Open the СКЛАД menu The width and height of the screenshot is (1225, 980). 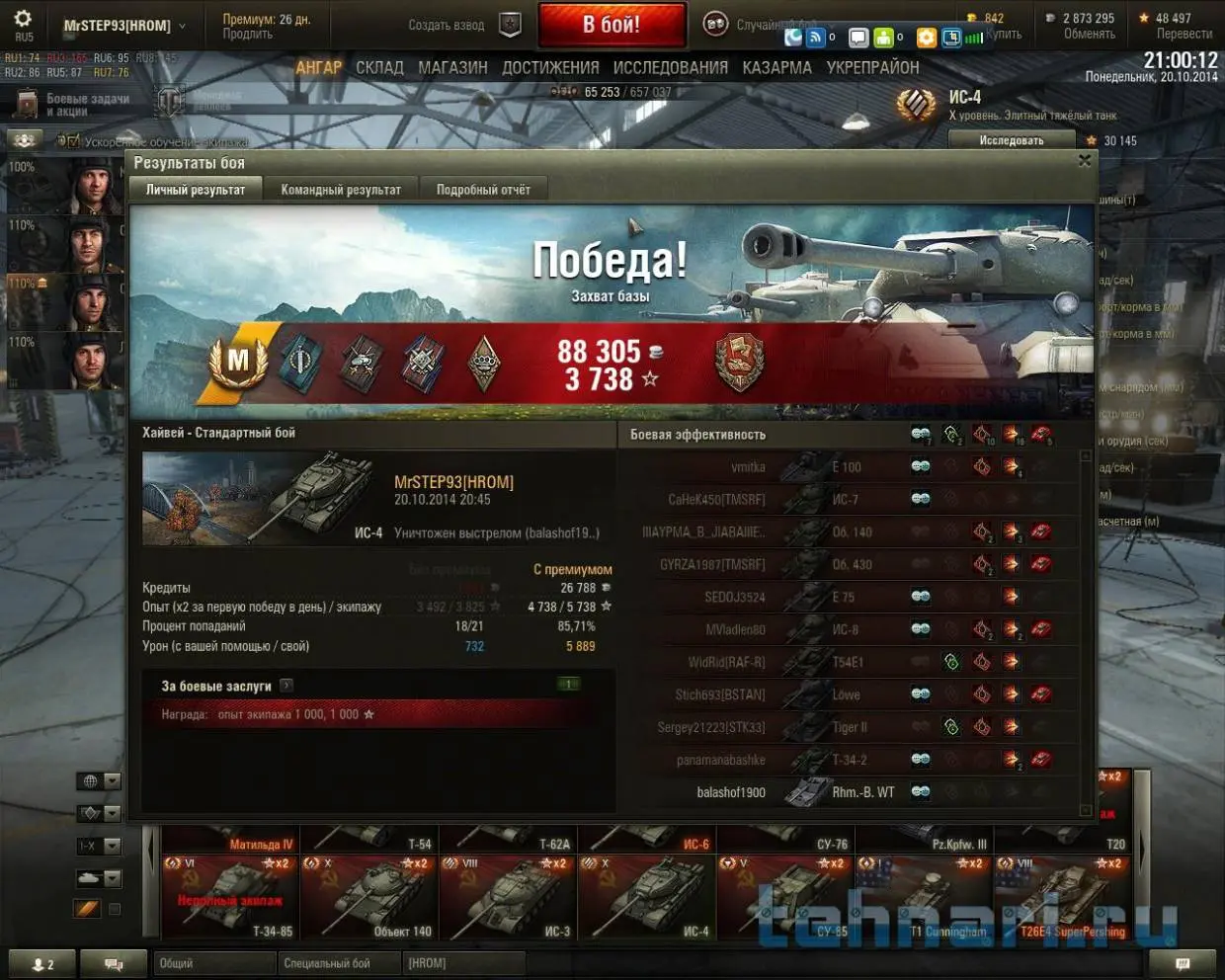pyautogui.click(x=379, y=68)
